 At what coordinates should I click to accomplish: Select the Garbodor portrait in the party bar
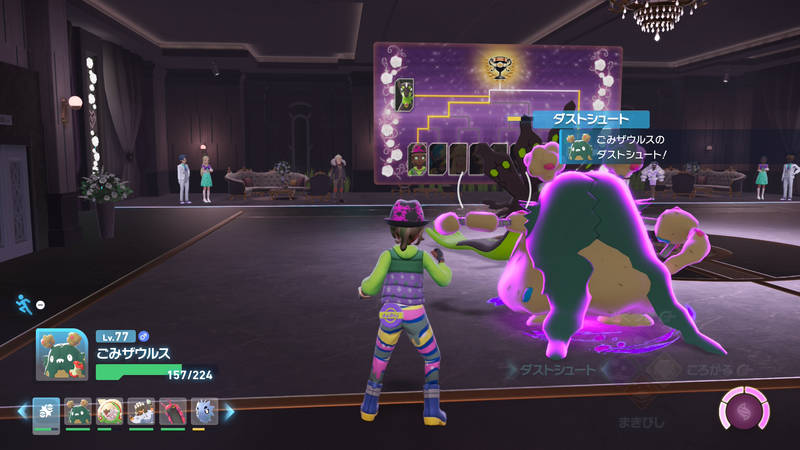click(x=77, y=410)
